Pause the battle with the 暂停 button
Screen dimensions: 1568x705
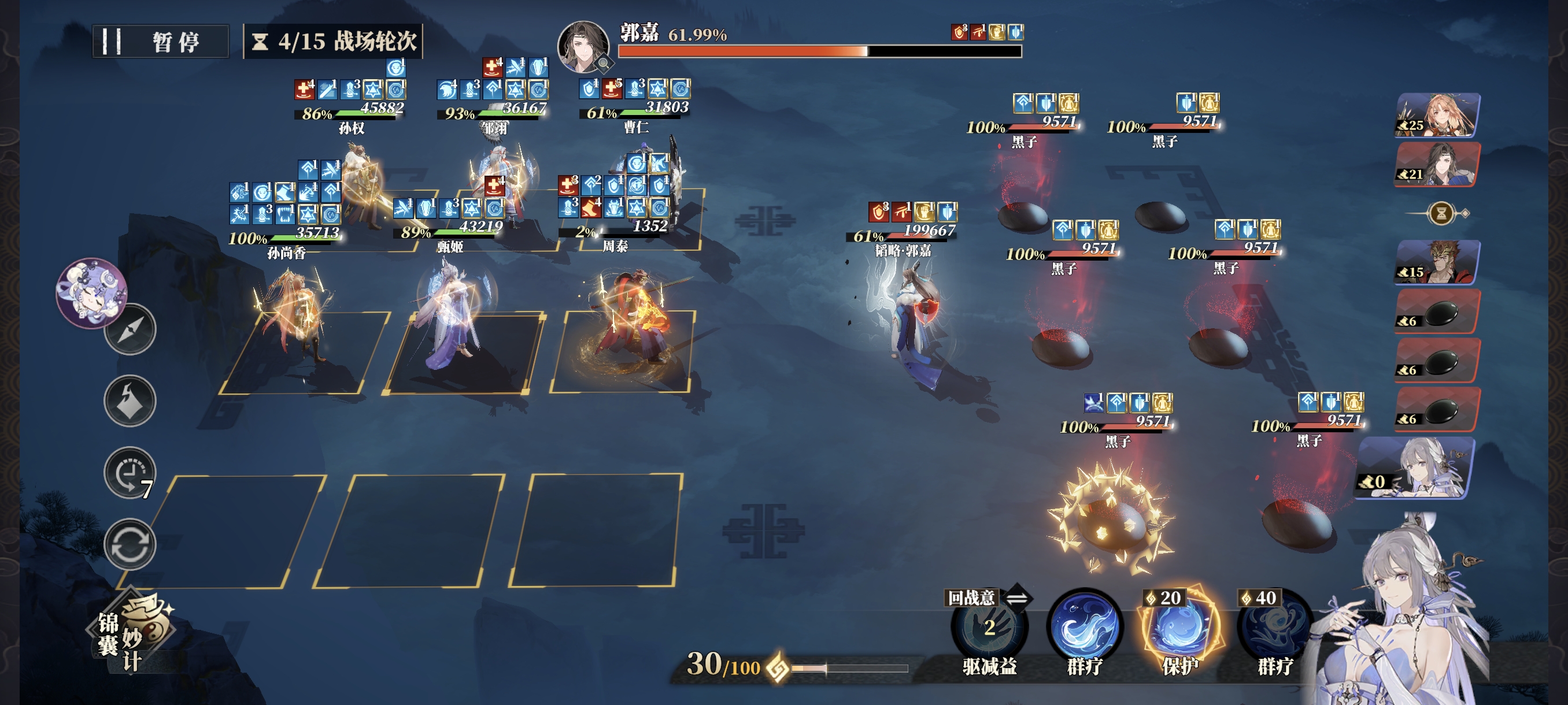(161, 42)
